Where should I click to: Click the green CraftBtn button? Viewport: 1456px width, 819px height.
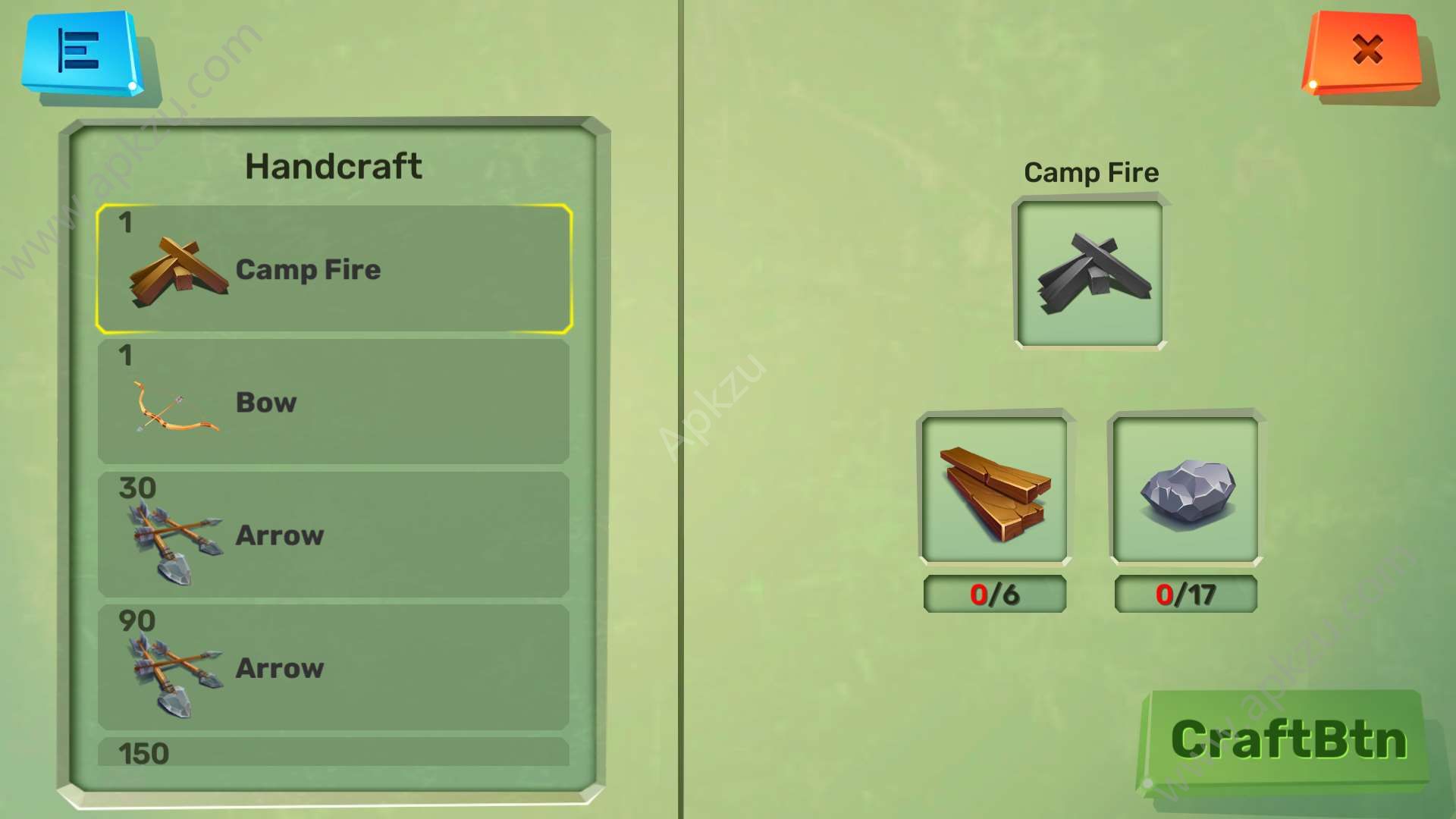pyautogui.click(x=1287, y=740)
